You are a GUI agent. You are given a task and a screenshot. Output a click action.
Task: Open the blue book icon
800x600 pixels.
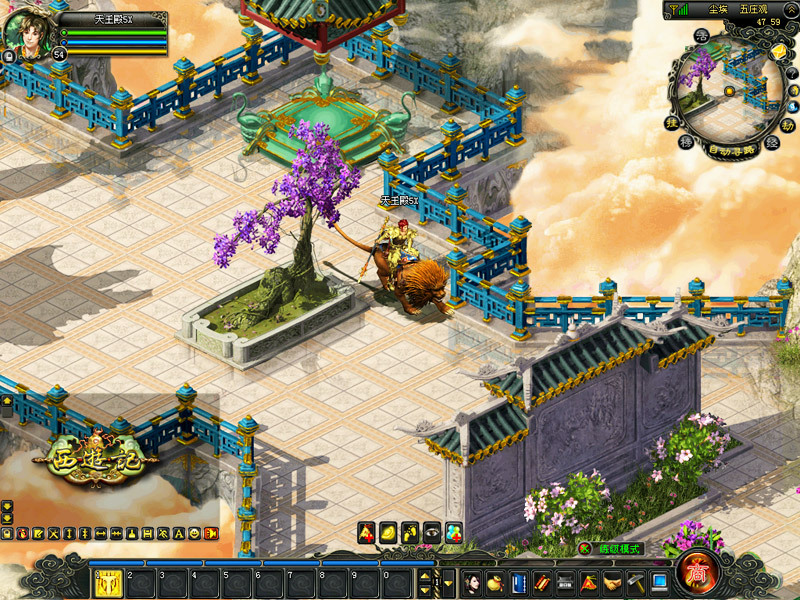pyautogui.click(x=518, y=582)
